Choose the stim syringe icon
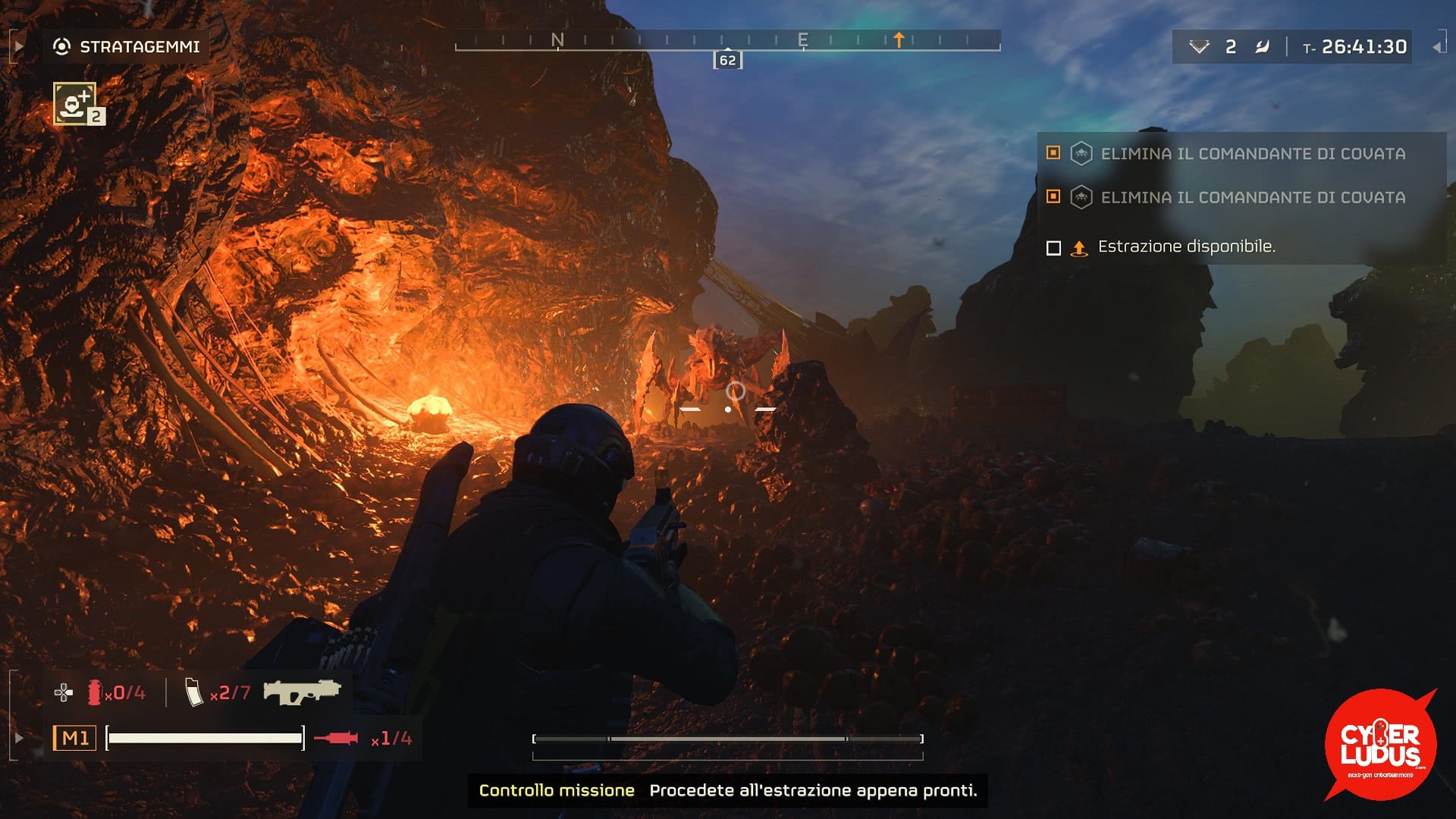1456x819 pixels. point(337,738)
